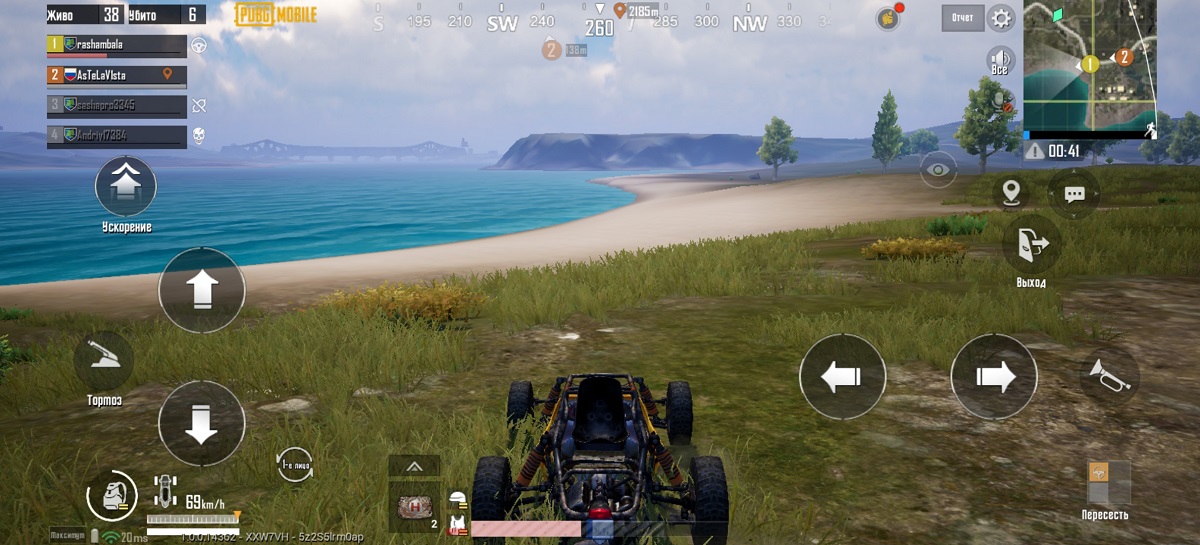
Task: Open the Отчет report button
Action: point(963,18)
